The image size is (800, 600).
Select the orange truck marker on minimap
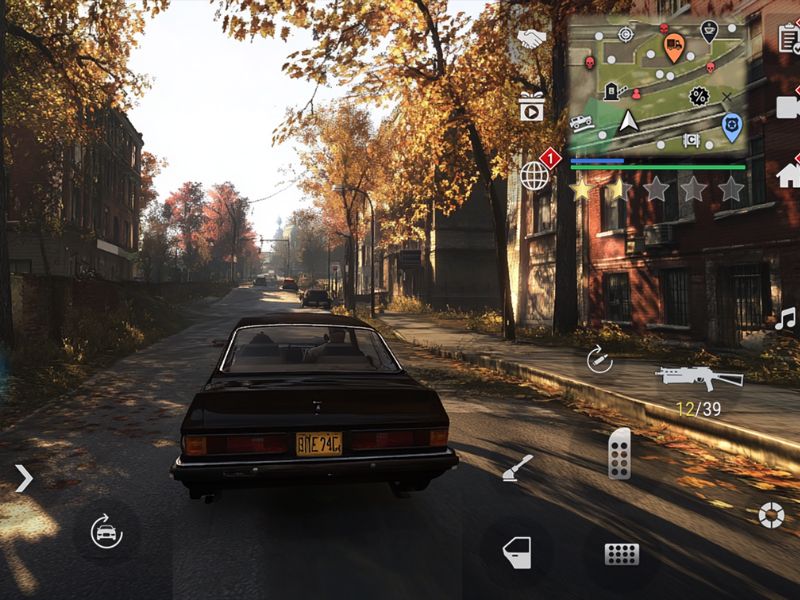(674, 45)
